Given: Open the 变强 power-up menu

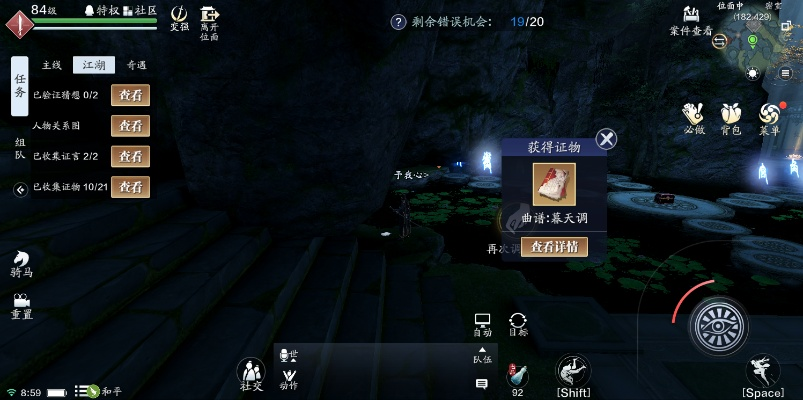Looking at the screenshot, I should (179, 16).
